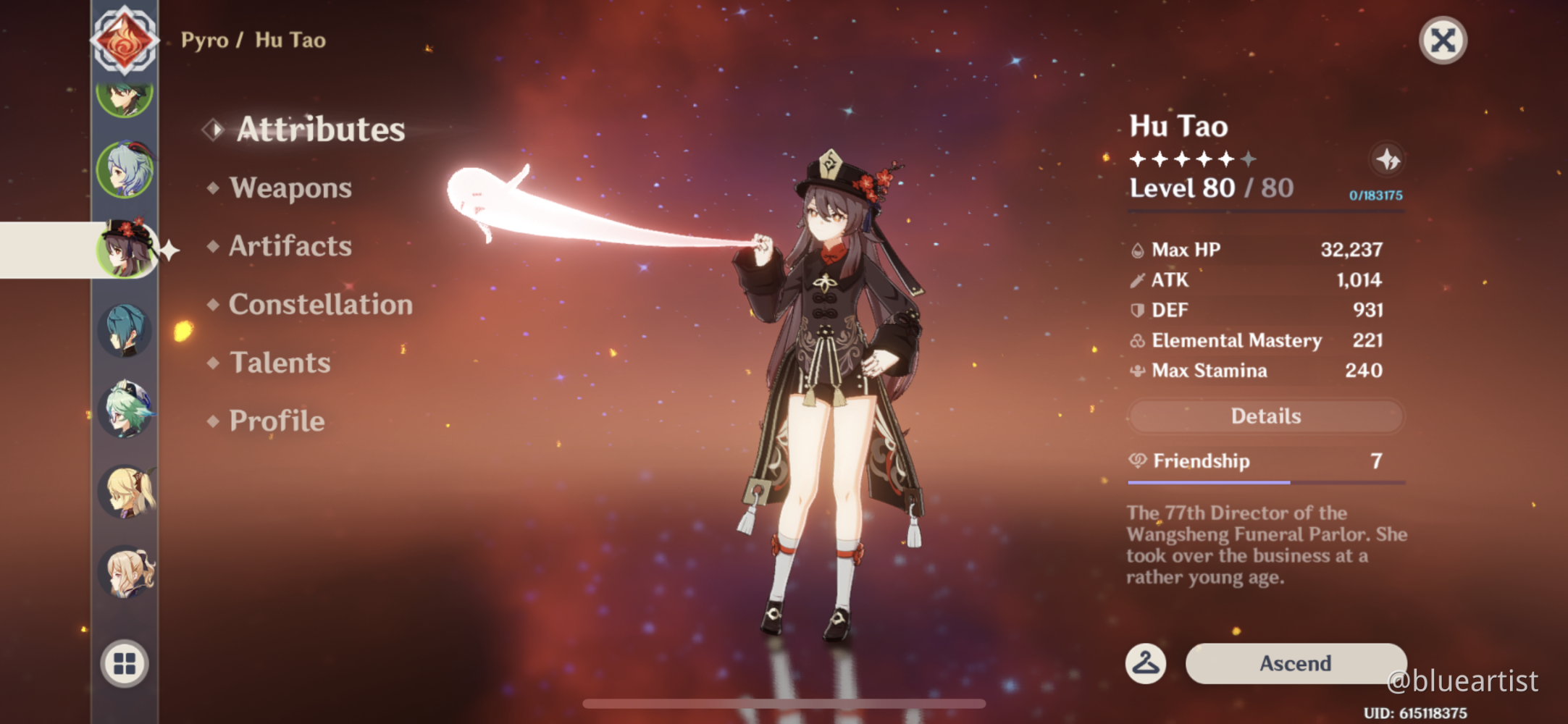View the Constellation tab
1568x724 pixels.
(320, 305)
